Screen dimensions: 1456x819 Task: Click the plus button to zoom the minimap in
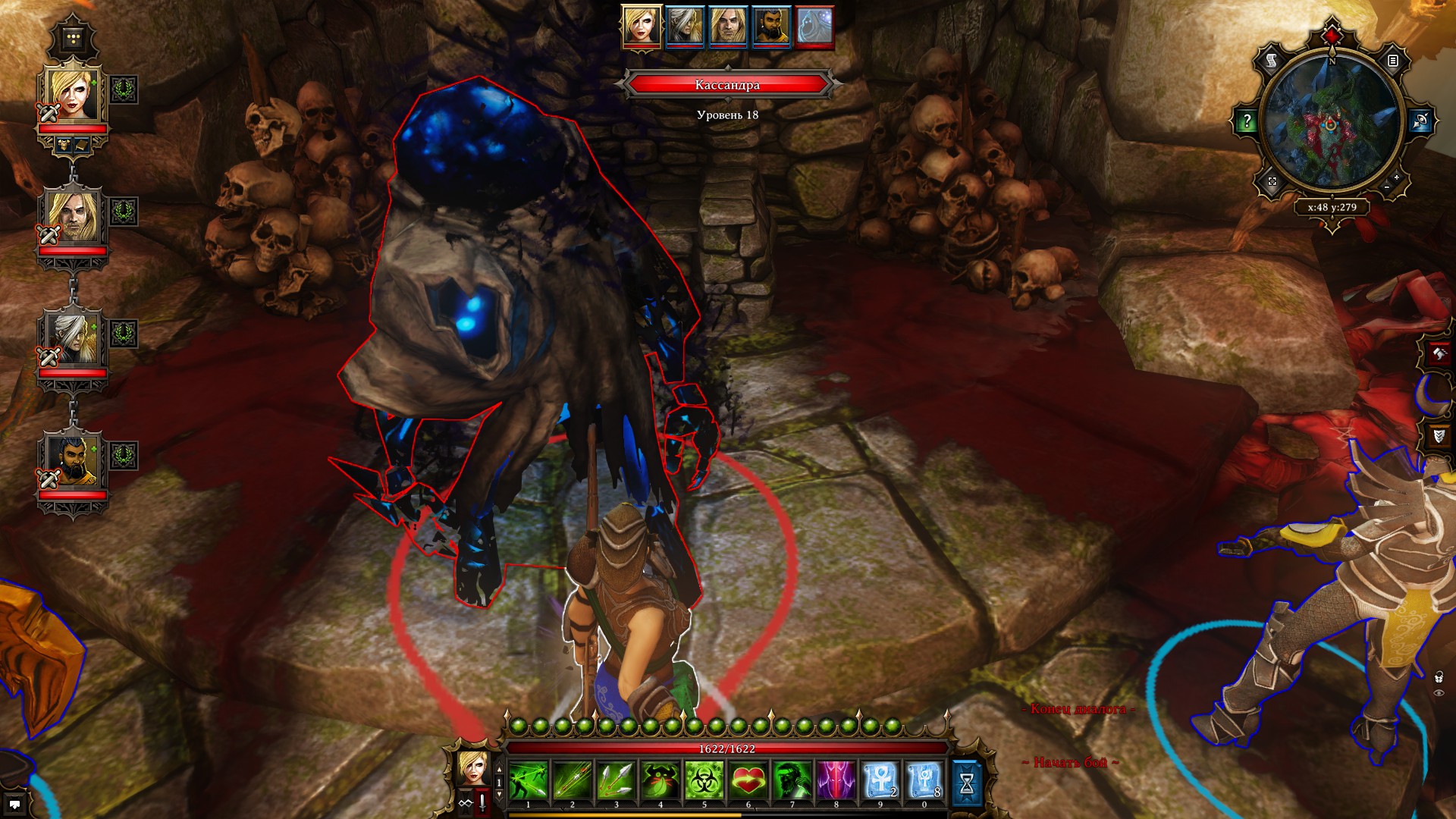pos(1397,178)
